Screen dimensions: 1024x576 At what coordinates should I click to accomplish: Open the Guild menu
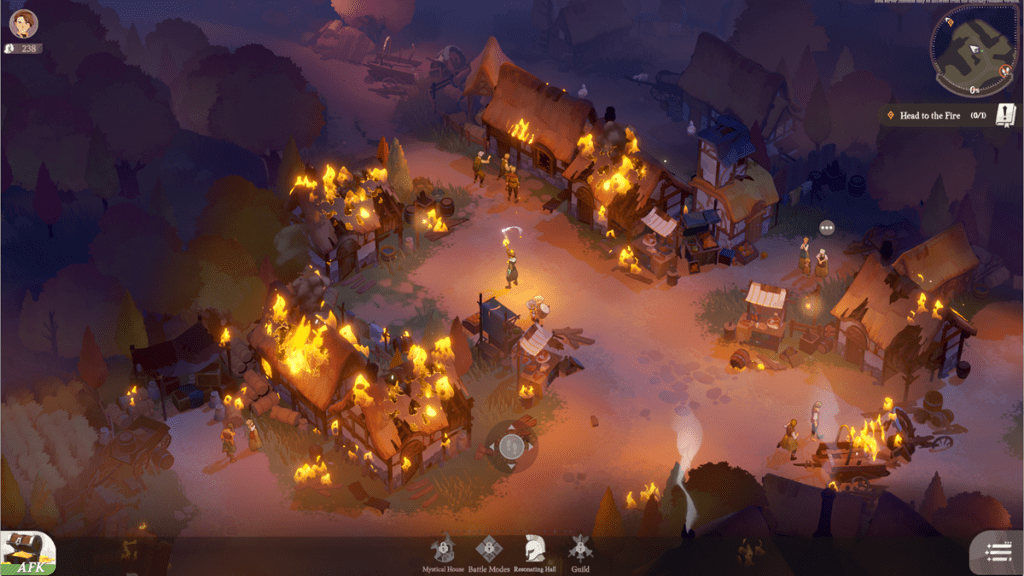point(579,551)
